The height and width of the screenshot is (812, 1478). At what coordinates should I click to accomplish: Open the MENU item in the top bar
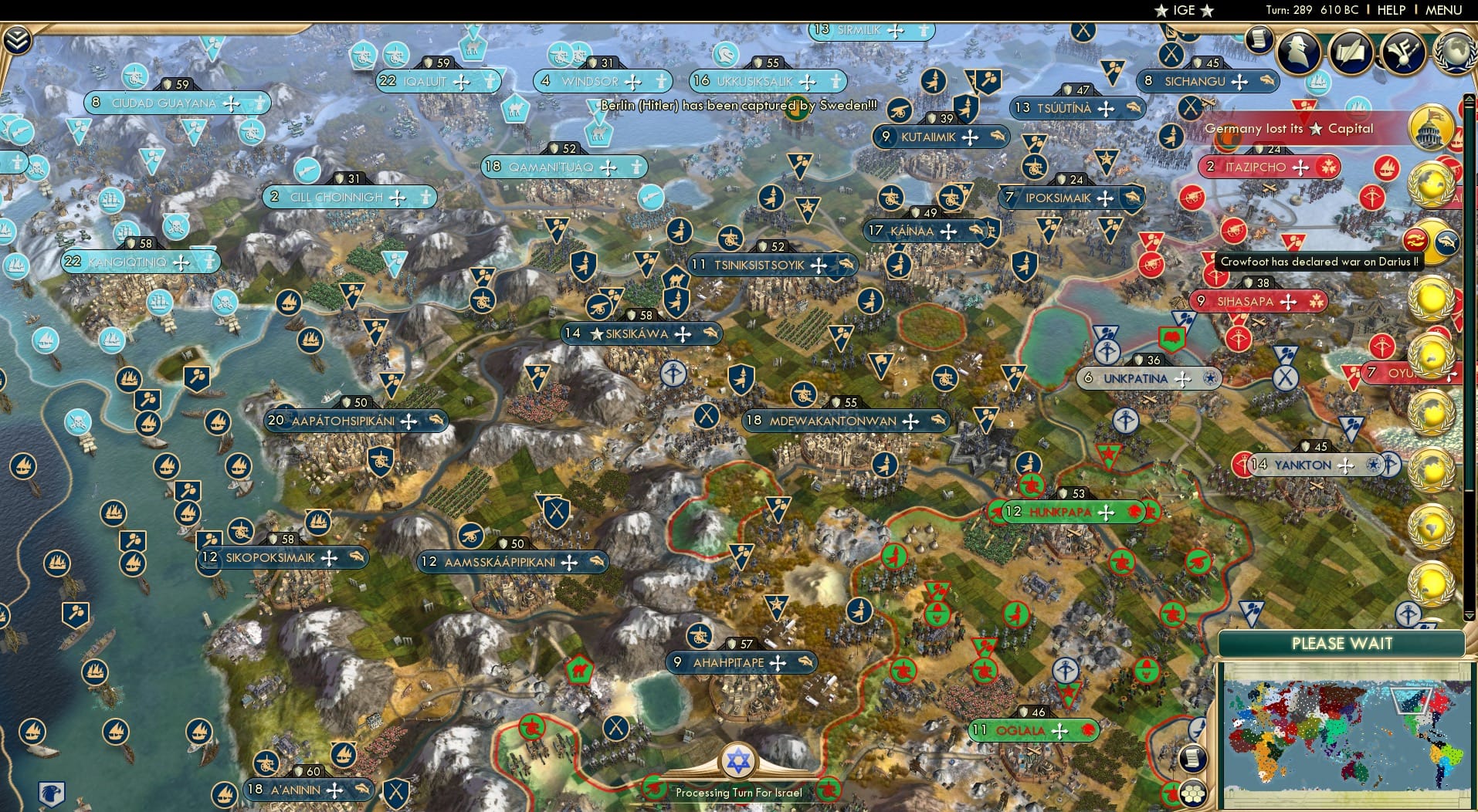pos(1443,10)
